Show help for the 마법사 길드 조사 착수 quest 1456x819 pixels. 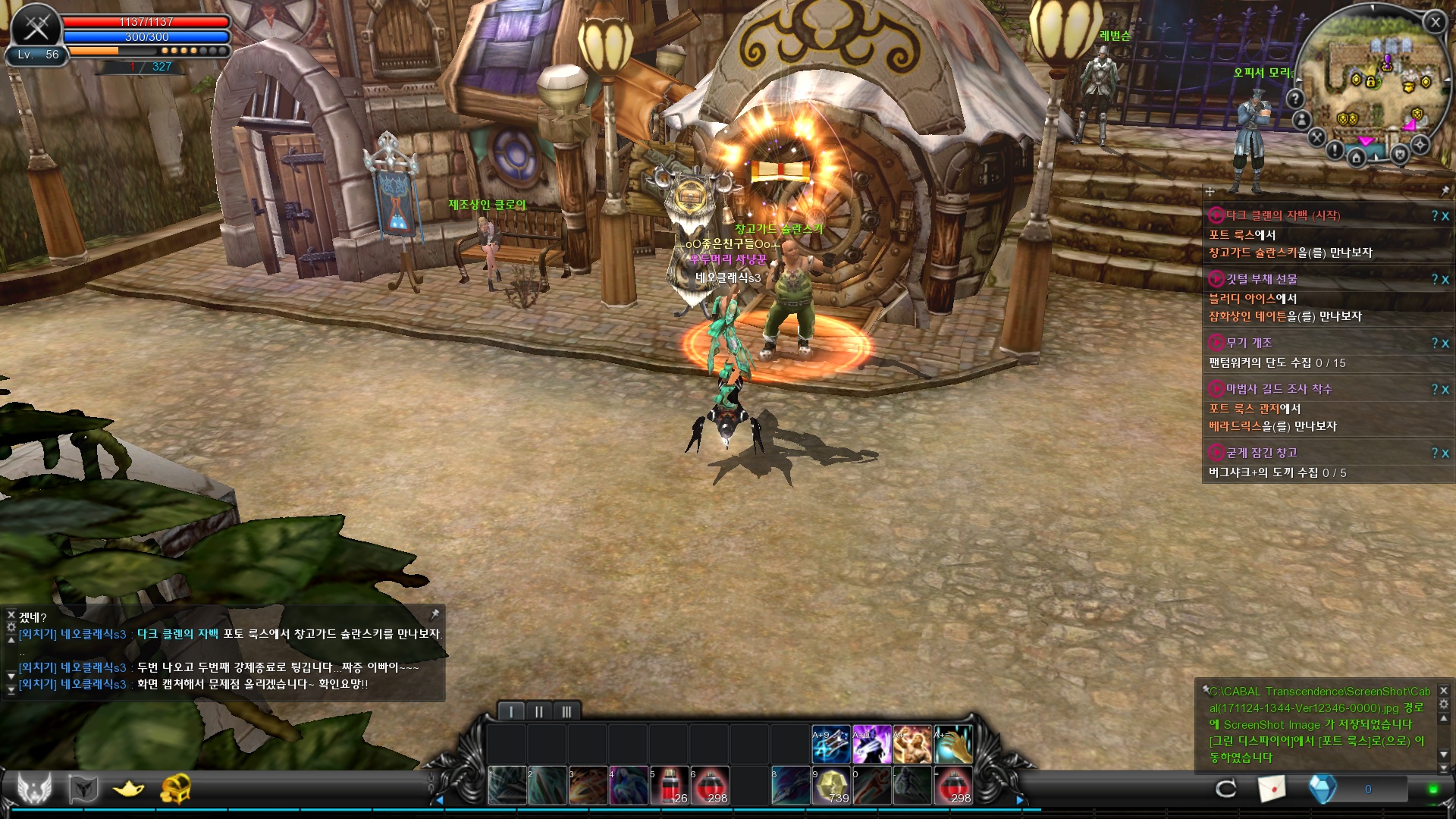[x=1435, y=390]
